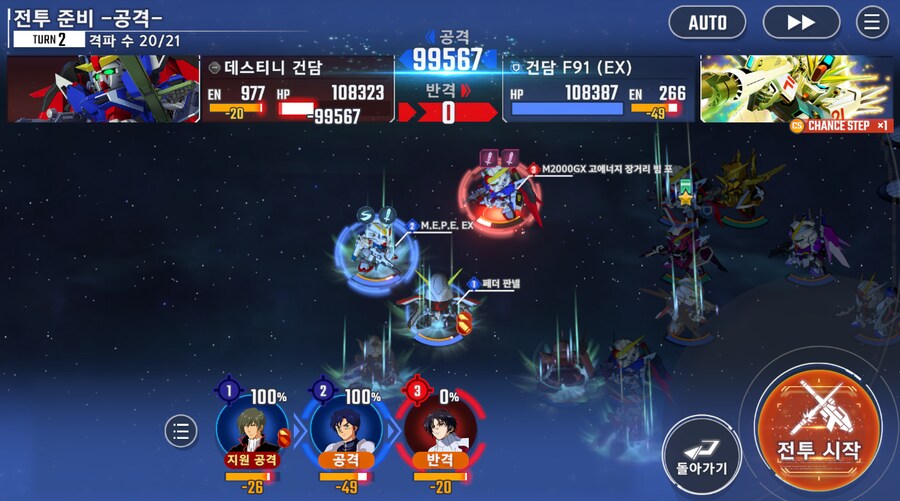View the Destiny Gundam unit portrait
This screenshot has width=900, height=501.
tap(104, 89)
